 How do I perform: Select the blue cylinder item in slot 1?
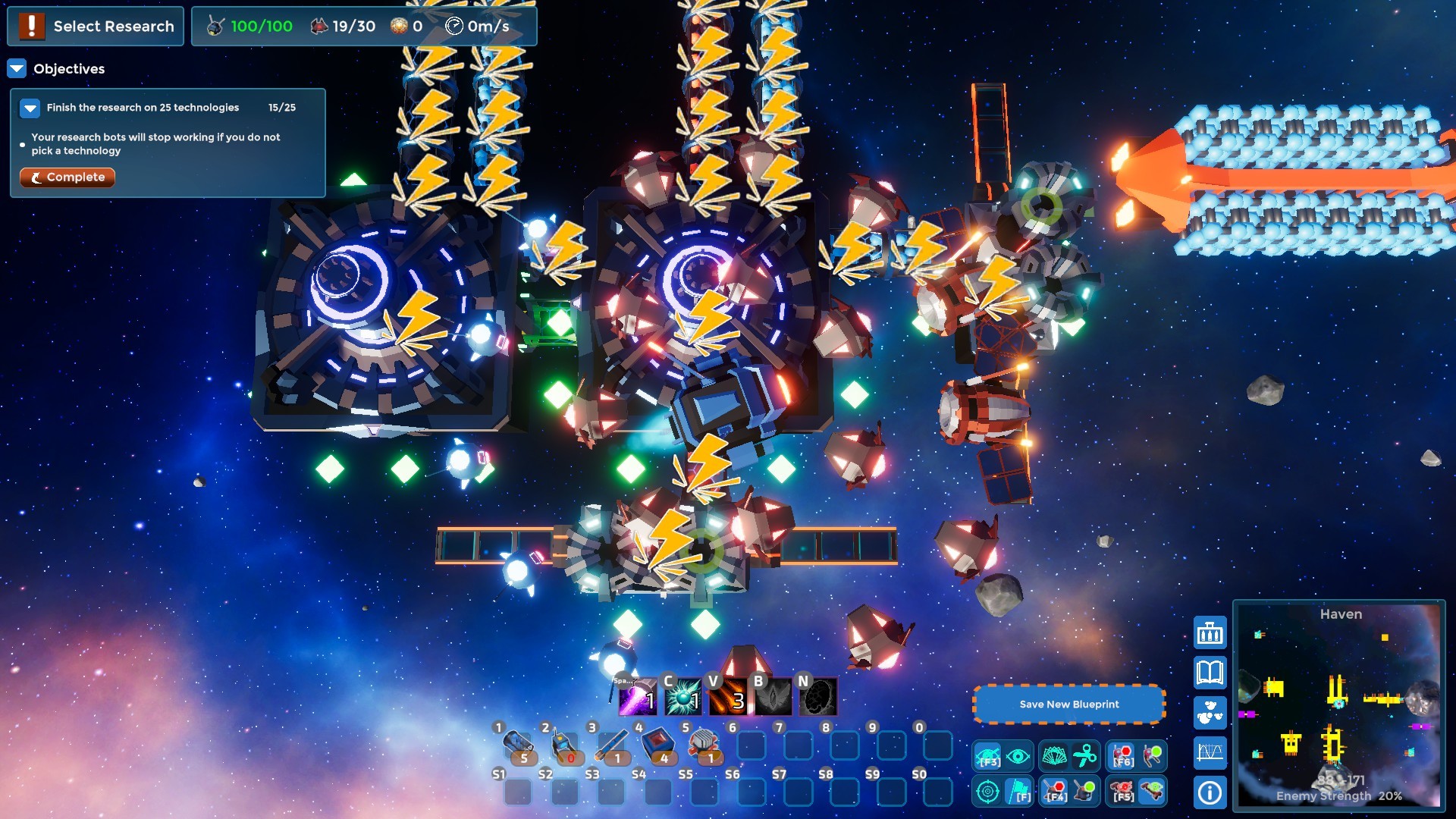(x=518, y=744)
